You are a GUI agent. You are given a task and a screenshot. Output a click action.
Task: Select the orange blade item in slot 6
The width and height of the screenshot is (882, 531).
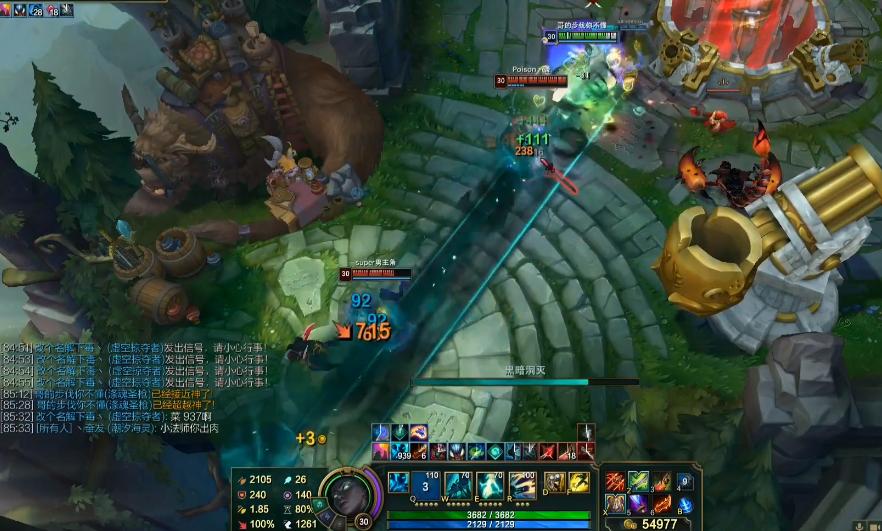pos(662,503)
